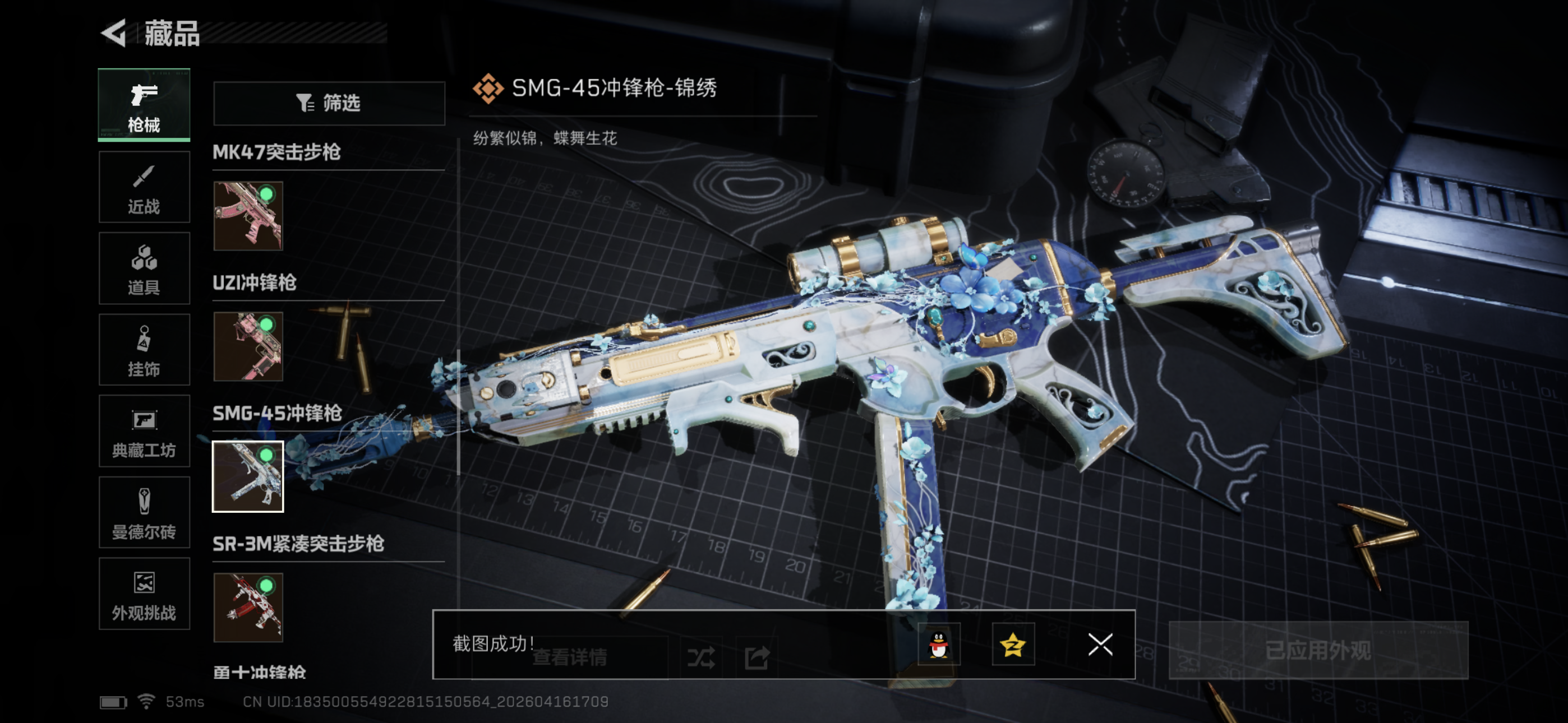
Task: Open the 筛选 filter button
Action: click(x=329, y=103)
